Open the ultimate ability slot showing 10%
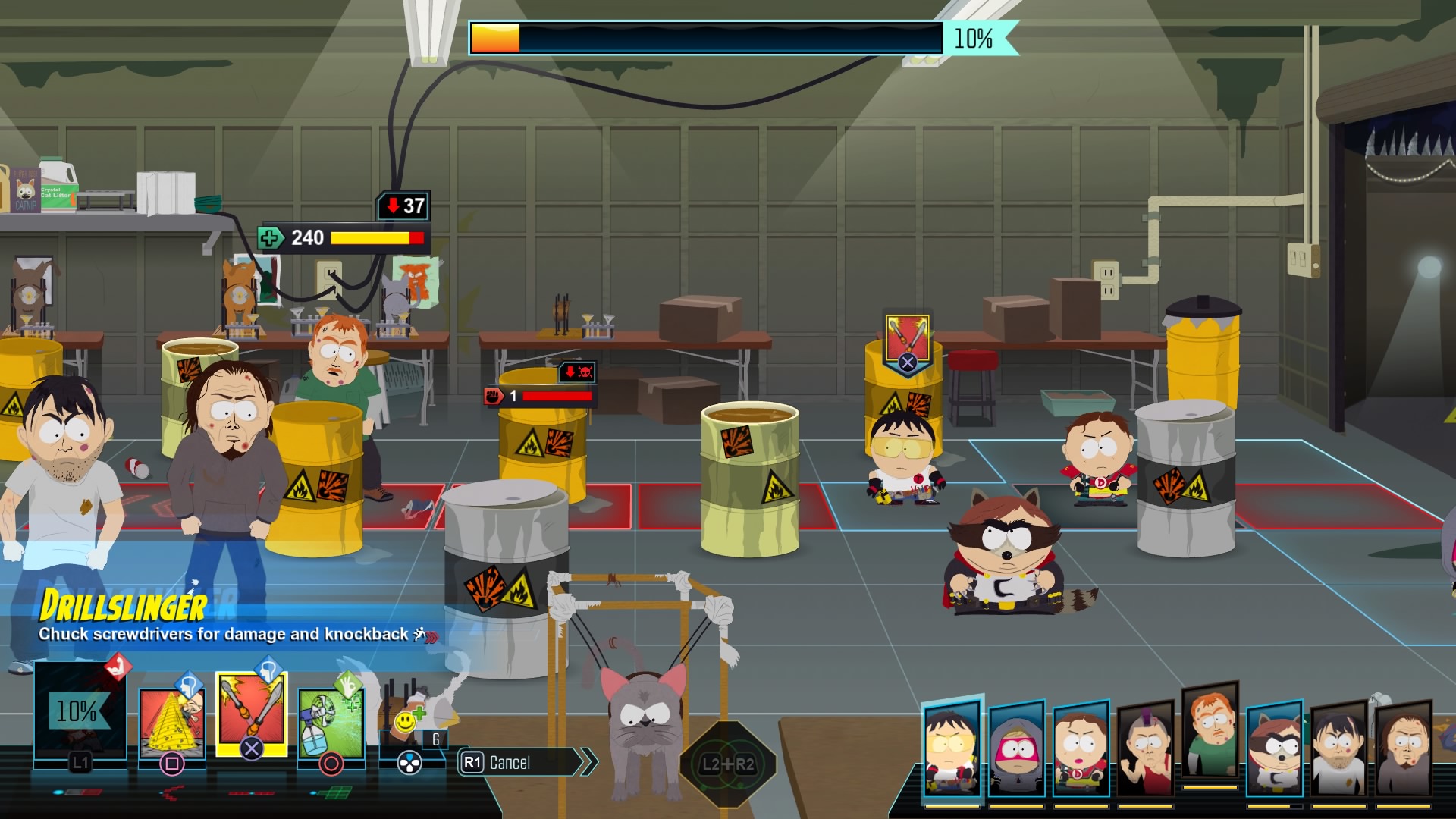 pyautogui.click(x=80, y=713)
